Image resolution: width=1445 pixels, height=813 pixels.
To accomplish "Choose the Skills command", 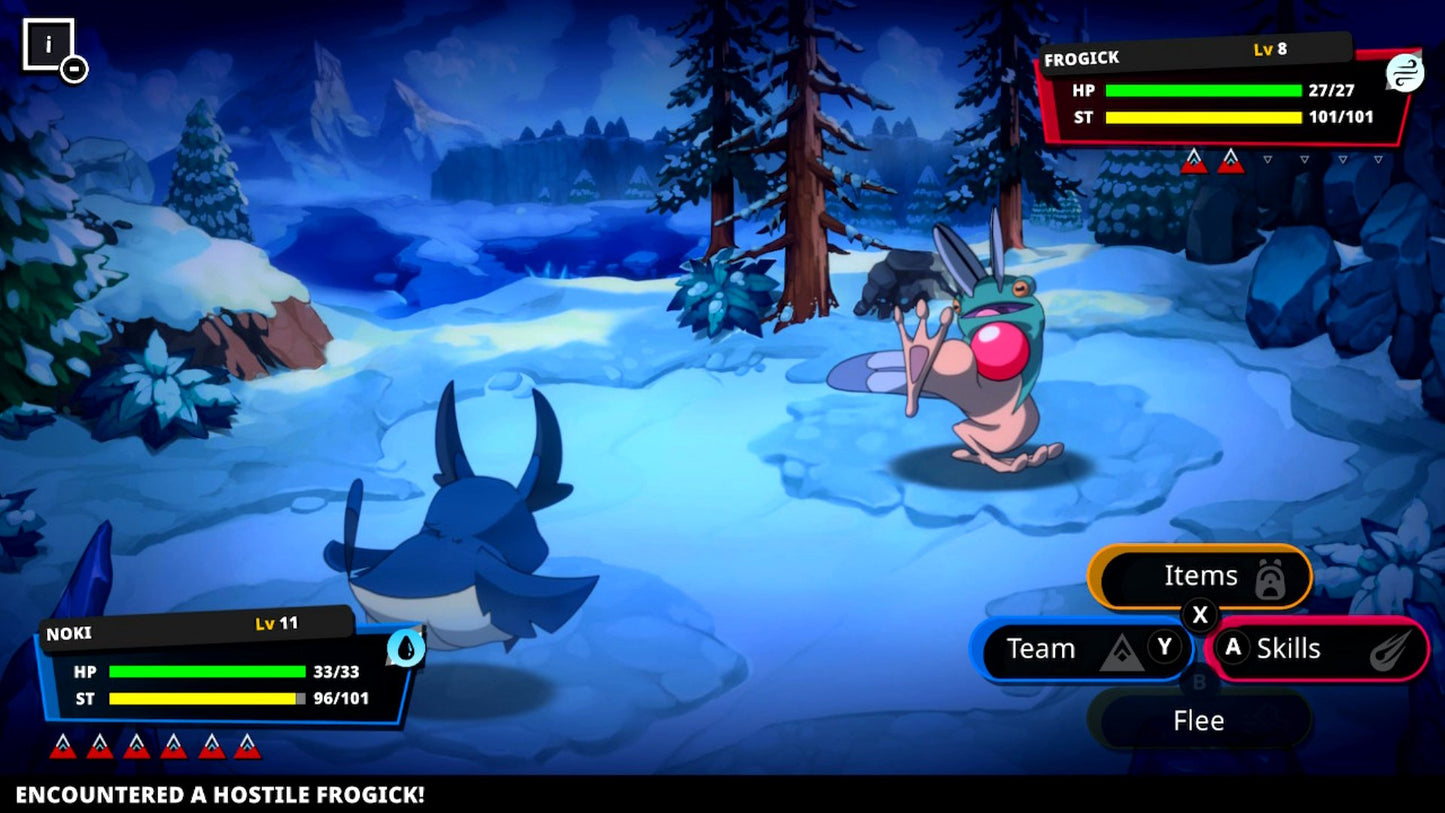I will 1317,649.
